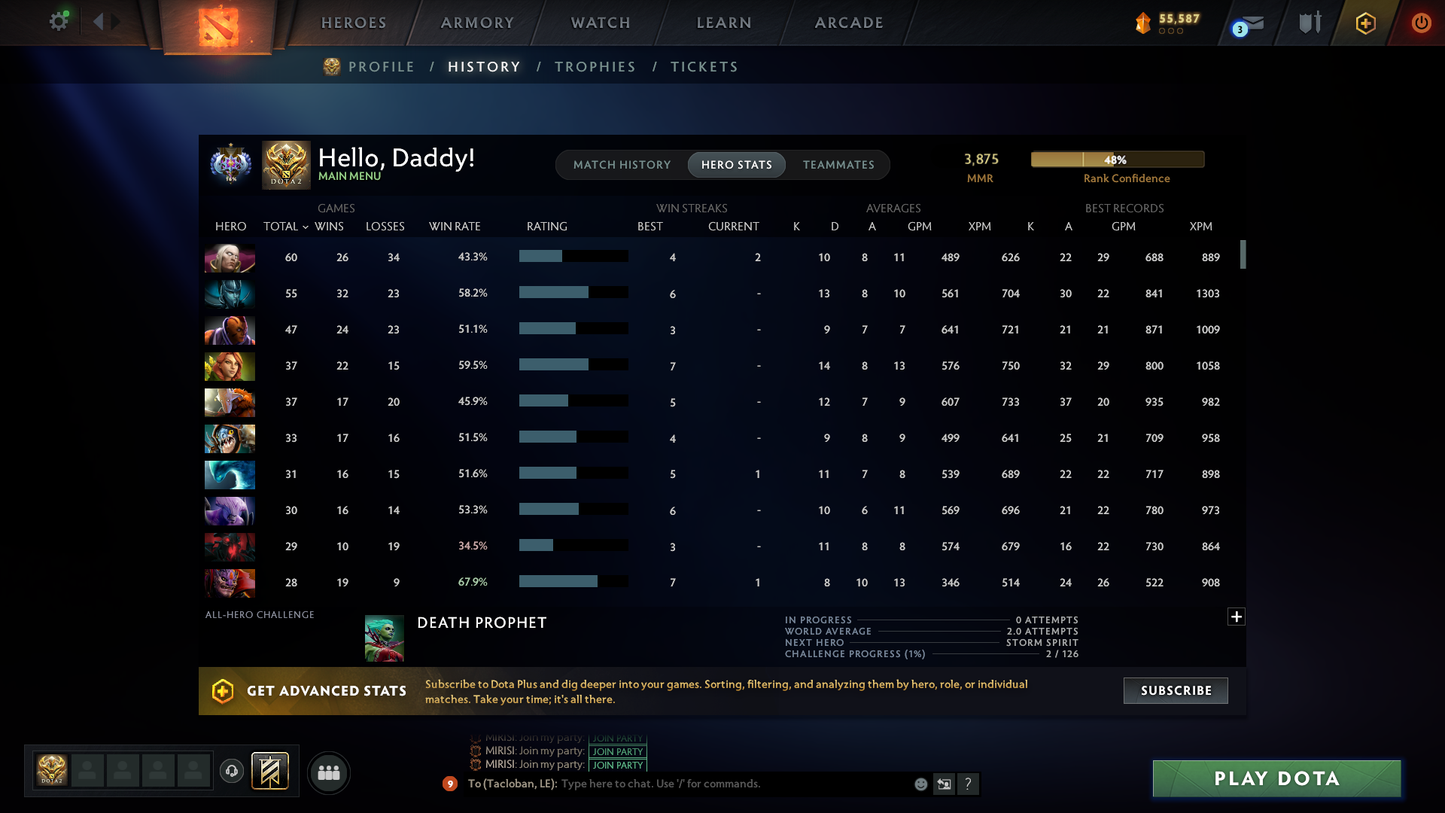
Task: Switch to the TROPHIES tab
Action: [x=595, y=66]
